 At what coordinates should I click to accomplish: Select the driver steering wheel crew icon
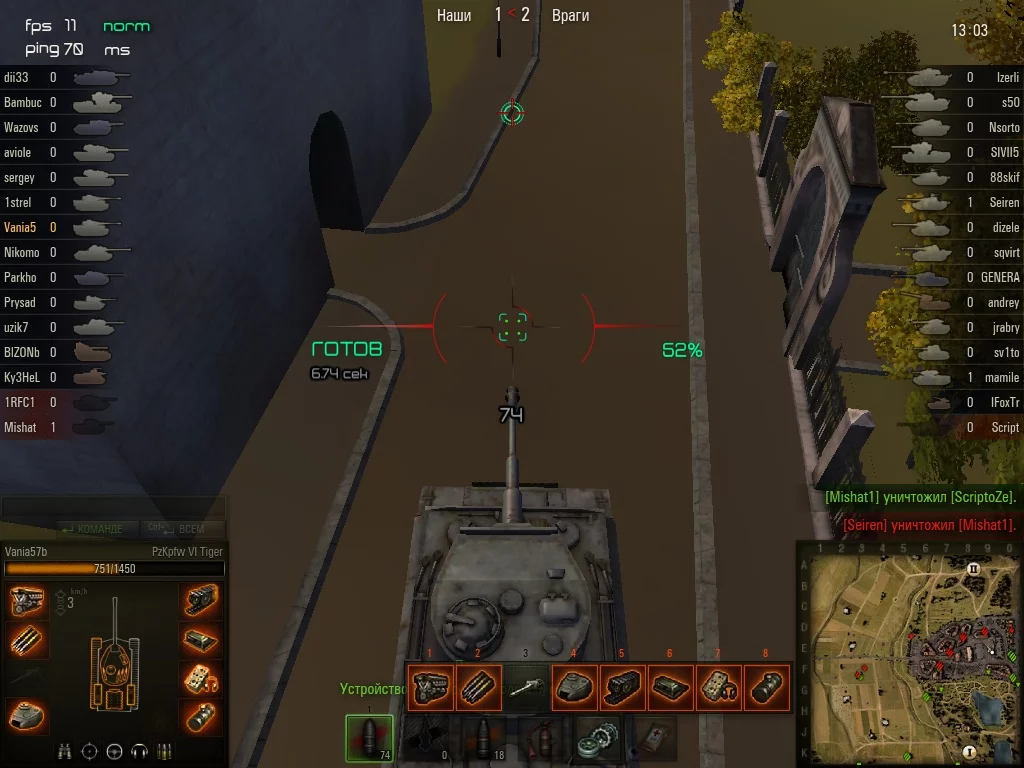(114, 751)
